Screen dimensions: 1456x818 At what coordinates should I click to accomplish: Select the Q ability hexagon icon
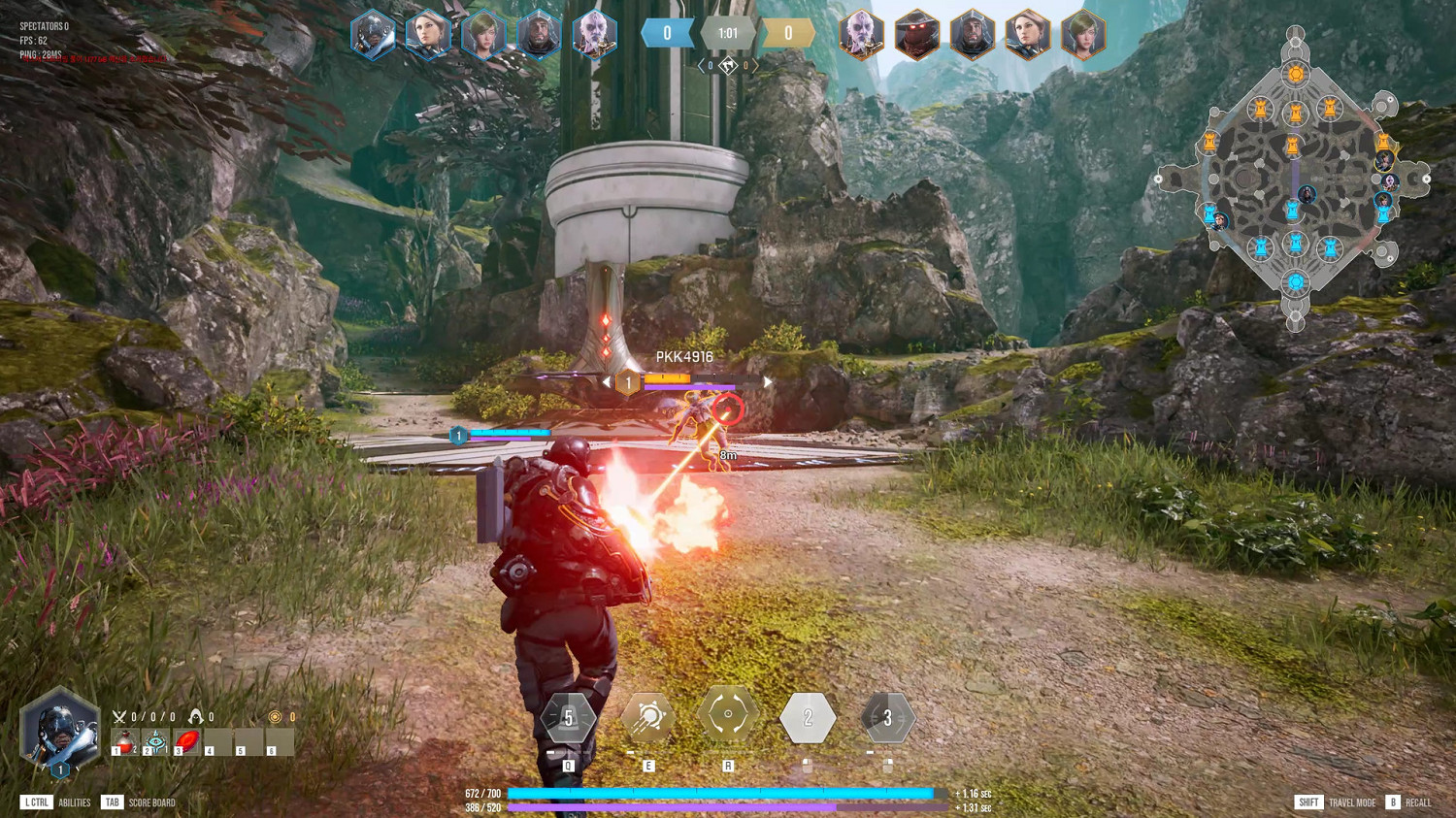pos(568,718)
